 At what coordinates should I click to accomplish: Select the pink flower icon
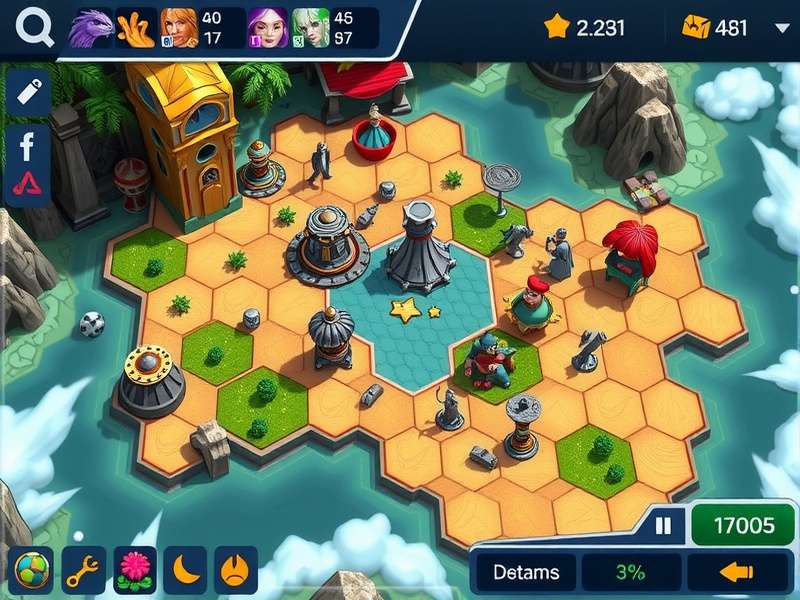pos(136,571)
